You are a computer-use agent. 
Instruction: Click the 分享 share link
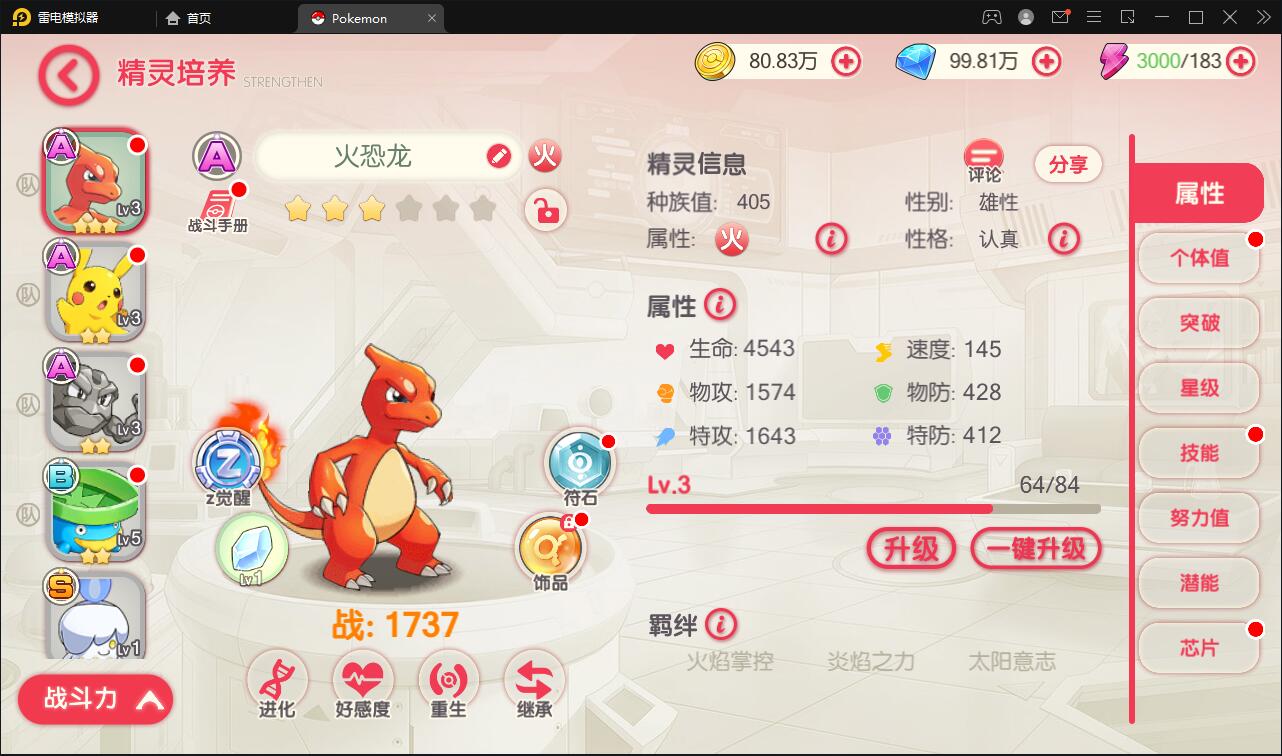pos(1068,164)
